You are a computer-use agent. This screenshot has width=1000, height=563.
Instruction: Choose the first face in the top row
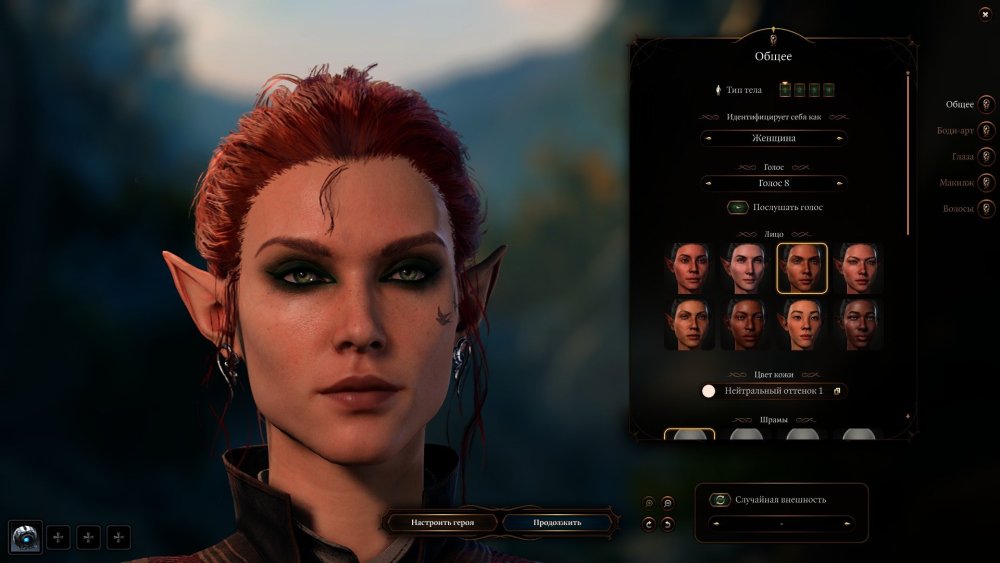tap(689, 268)
